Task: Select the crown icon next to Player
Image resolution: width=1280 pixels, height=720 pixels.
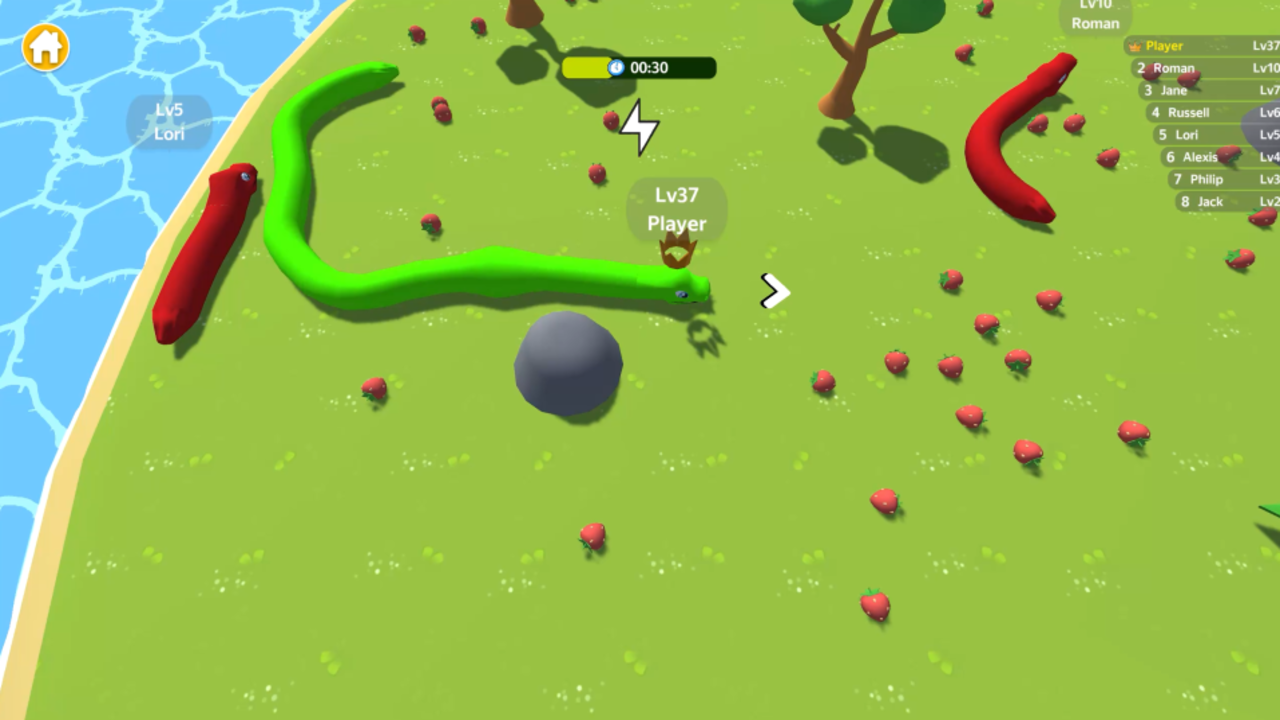Action: coord(1134,46)
